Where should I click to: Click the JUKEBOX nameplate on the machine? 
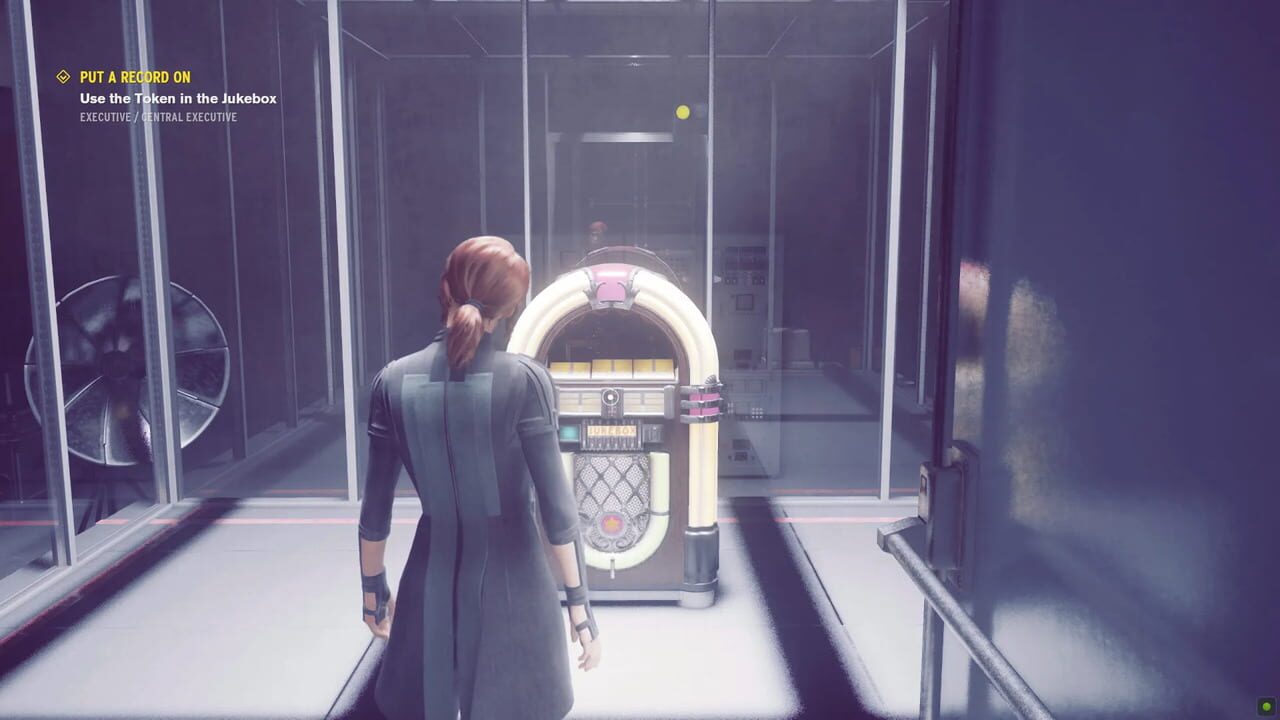point(612,432)
